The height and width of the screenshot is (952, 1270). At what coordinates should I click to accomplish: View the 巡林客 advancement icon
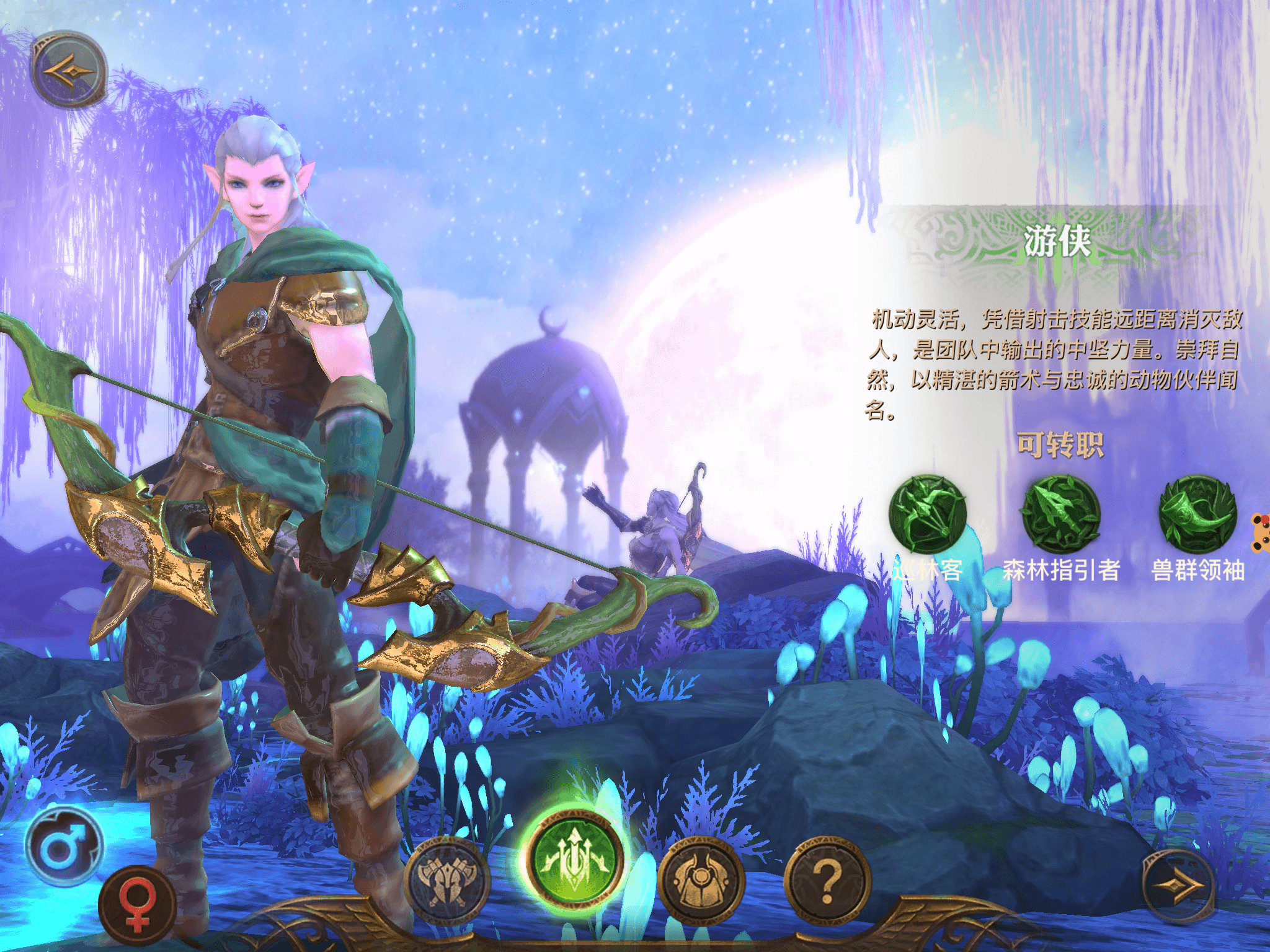click(x=928, y=514)
